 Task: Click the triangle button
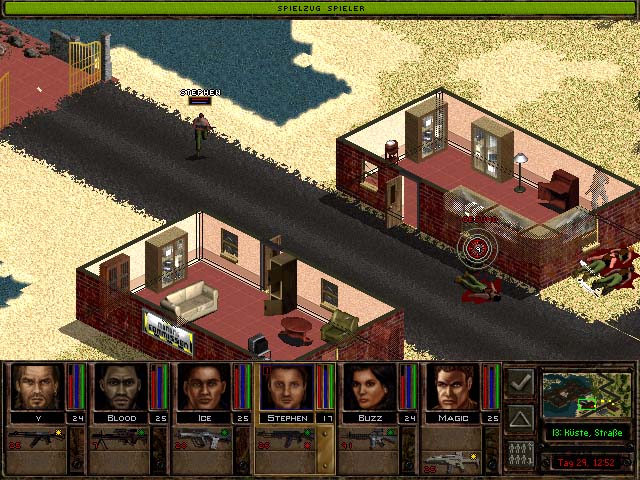tap(520, 417)
